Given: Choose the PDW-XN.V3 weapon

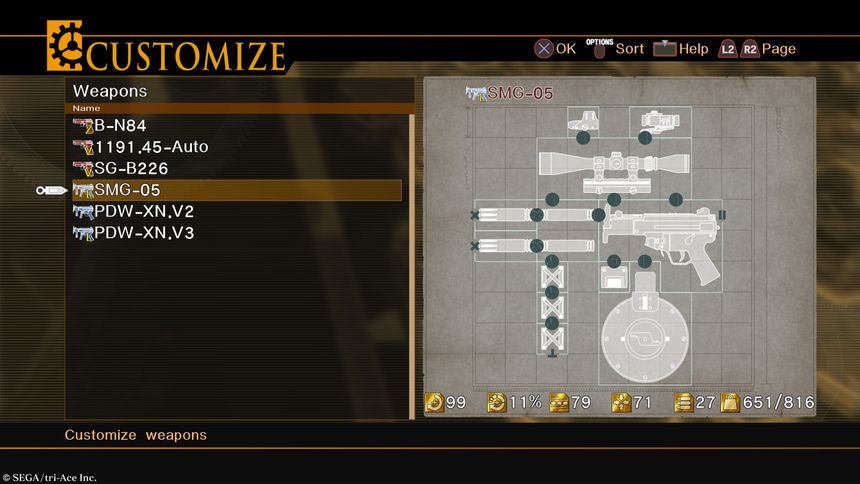Looking at the screenshot, I should (x=143, y=233).
